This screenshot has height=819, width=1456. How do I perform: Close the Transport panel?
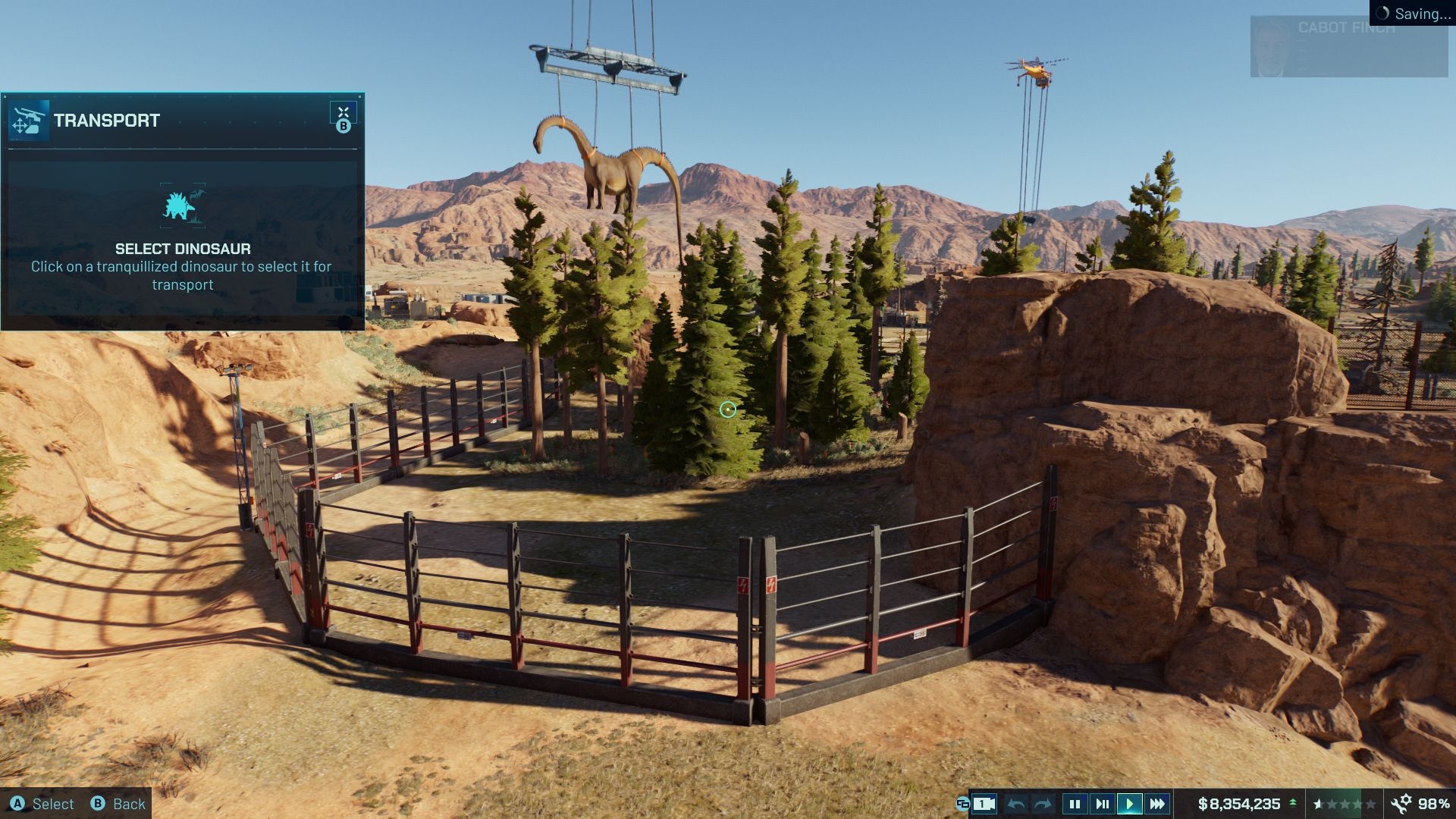click(x=343, y=113)
